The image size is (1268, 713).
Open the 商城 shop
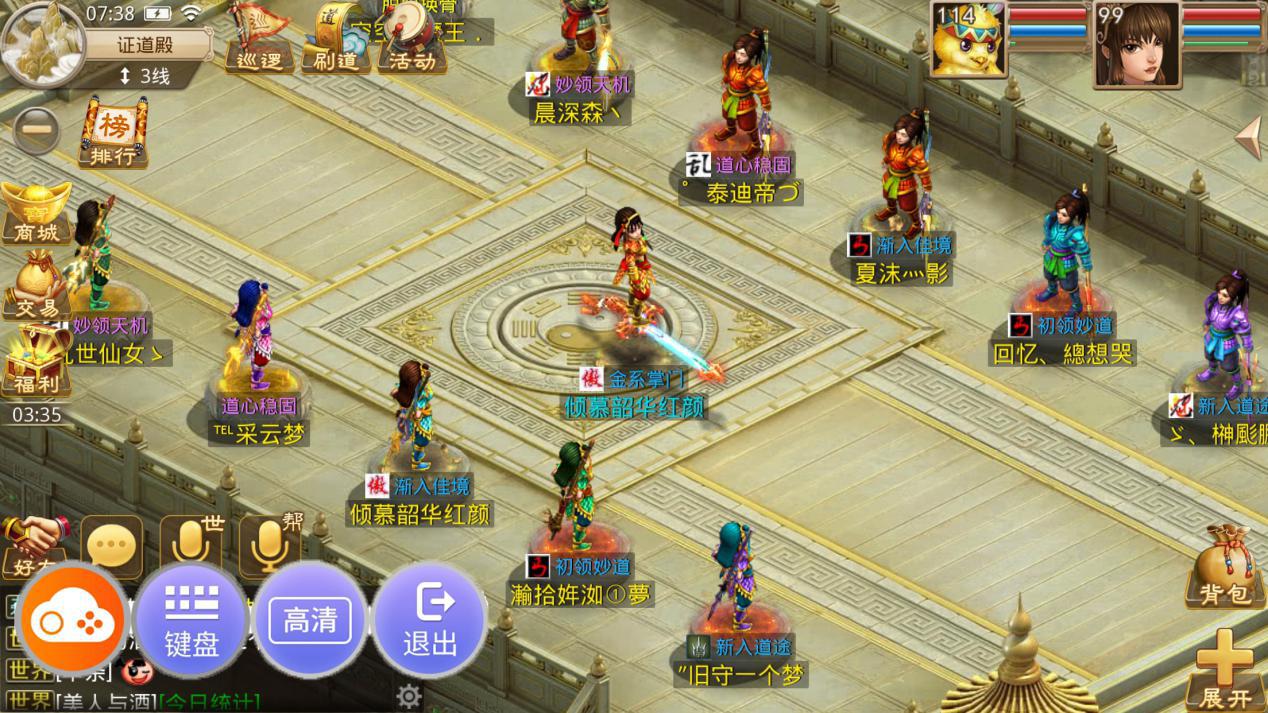click(x=36, y=213)
